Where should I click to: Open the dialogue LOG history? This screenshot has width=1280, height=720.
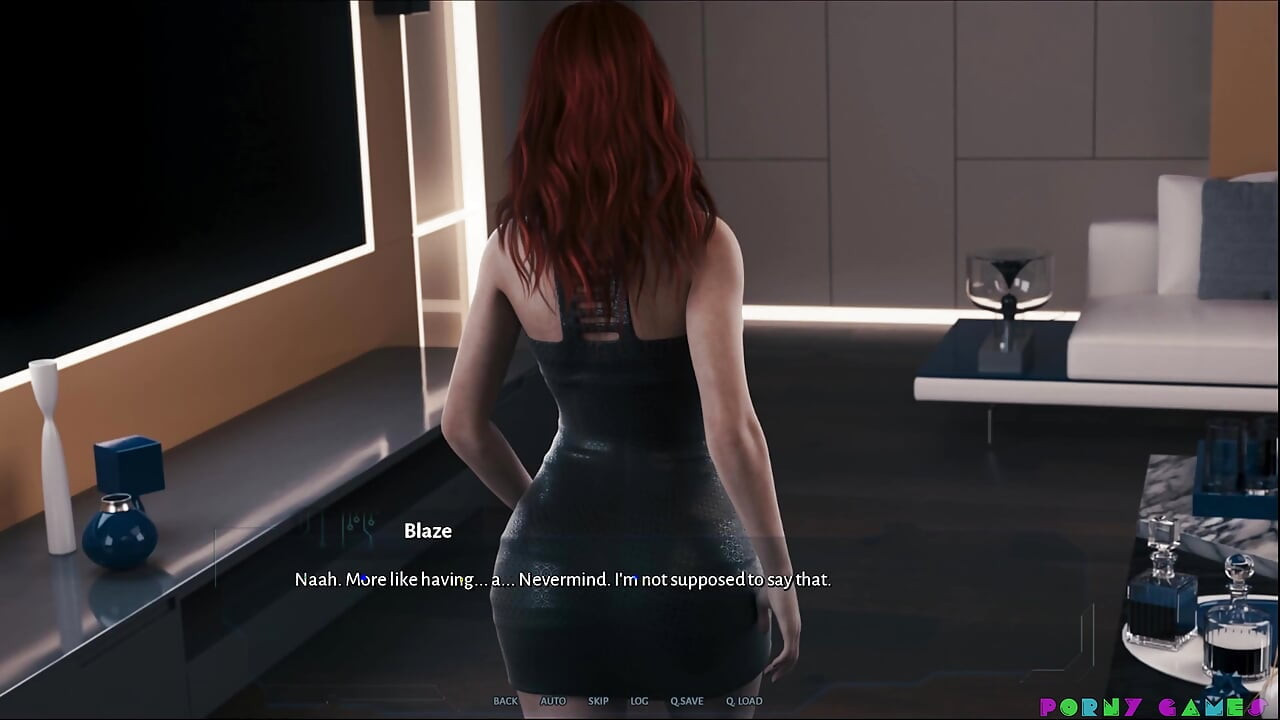[639, 701]
